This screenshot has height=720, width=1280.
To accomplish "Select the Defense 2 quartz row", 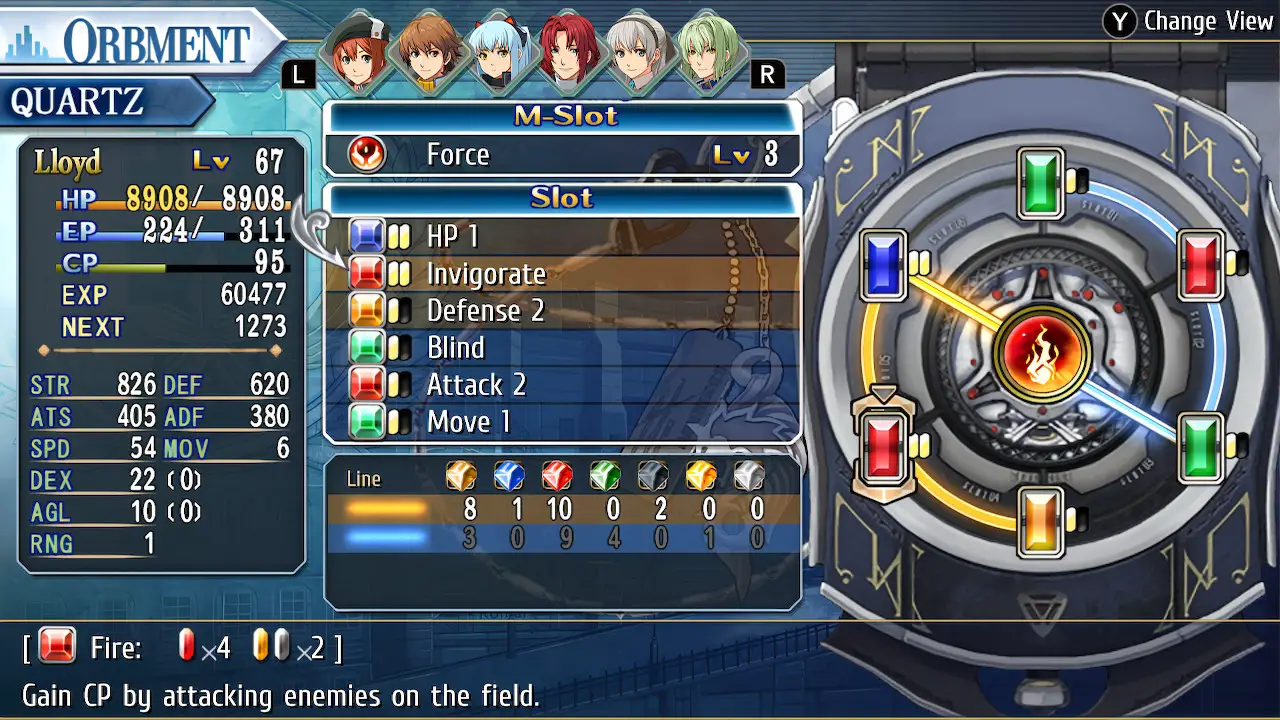I will (x=562, y=311).
